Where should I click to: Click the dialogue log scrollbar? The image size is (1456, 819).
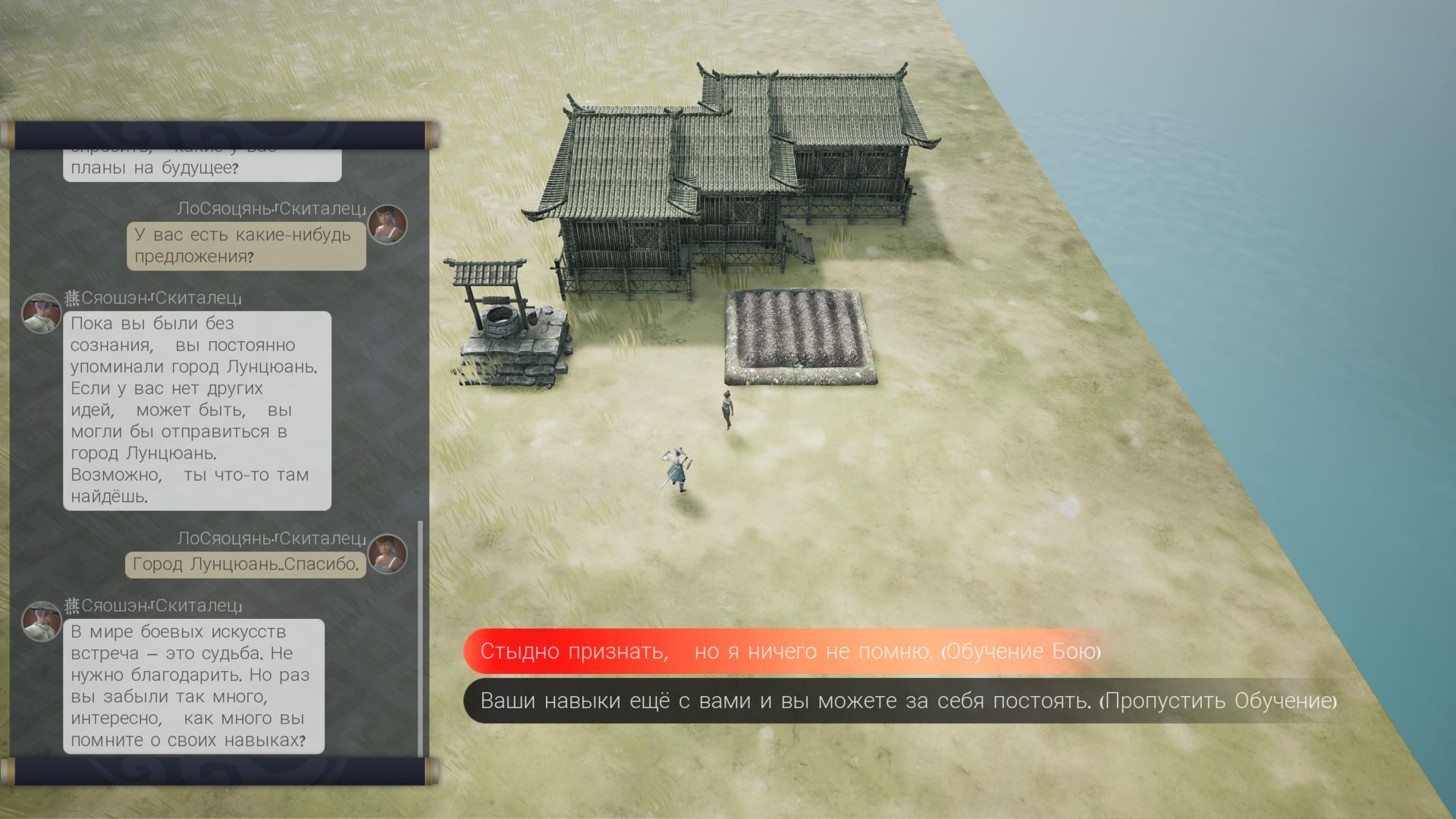(421, 637)
